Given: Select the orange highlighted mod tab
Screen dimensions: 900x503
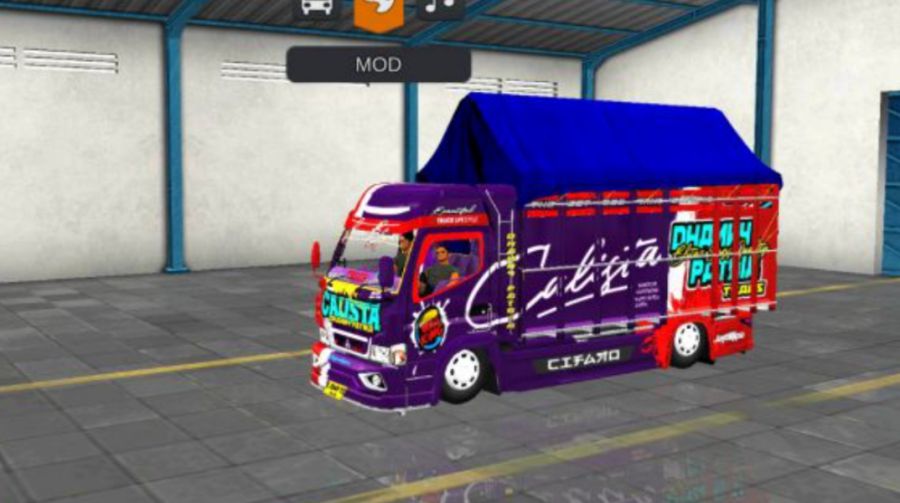Looking at the screenshot, I should point(379,11).
